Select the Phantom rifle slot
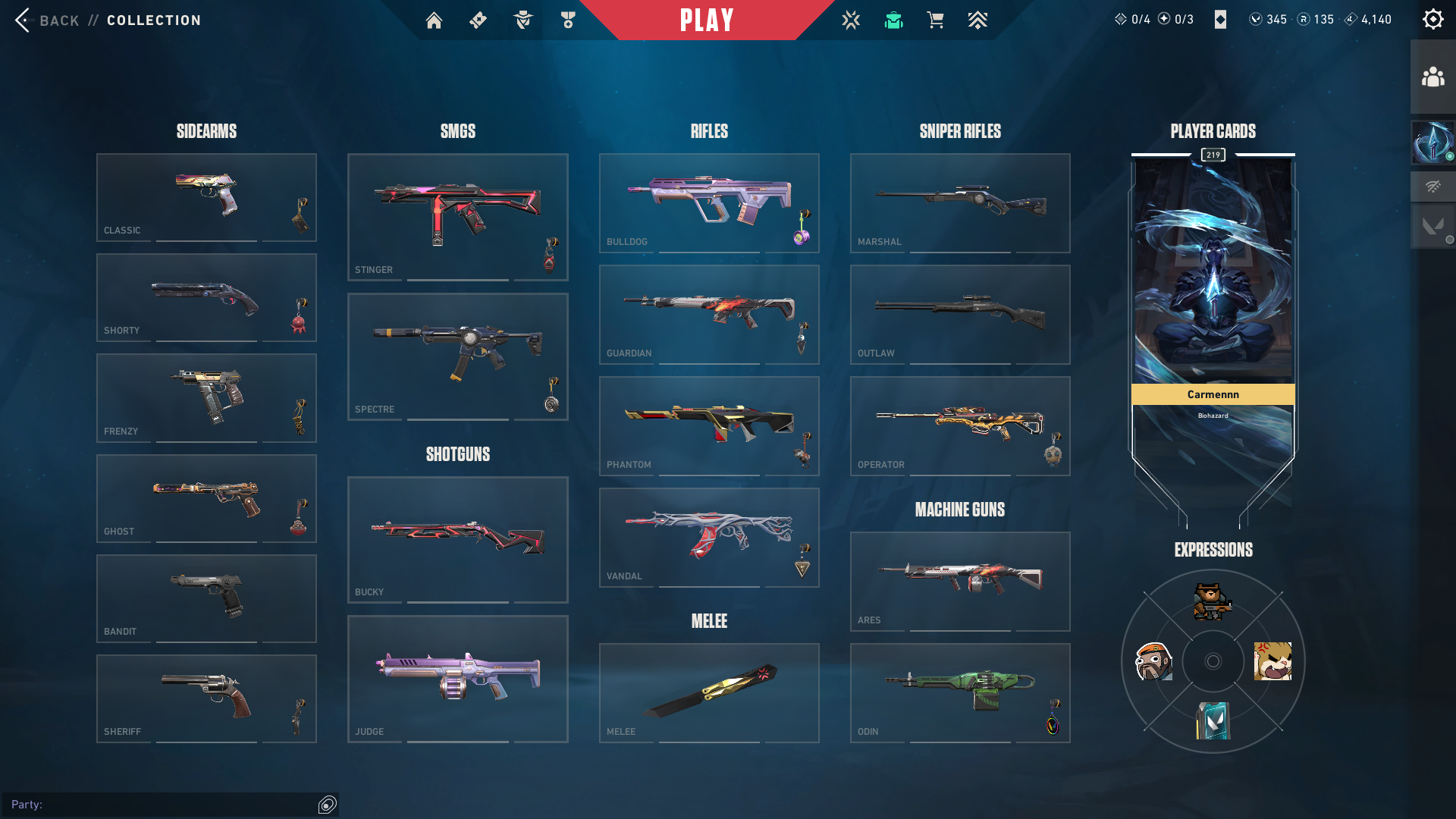The image size is (1456, 819). [x=709, y=425]
